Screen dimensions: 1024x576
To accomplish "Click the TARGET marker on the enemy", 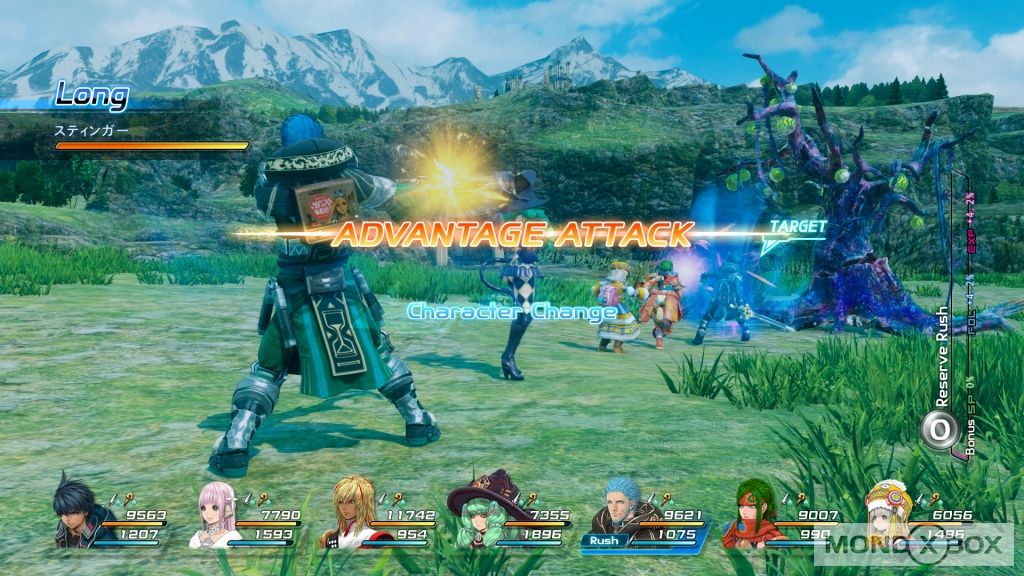I will (x=797, y=227).
